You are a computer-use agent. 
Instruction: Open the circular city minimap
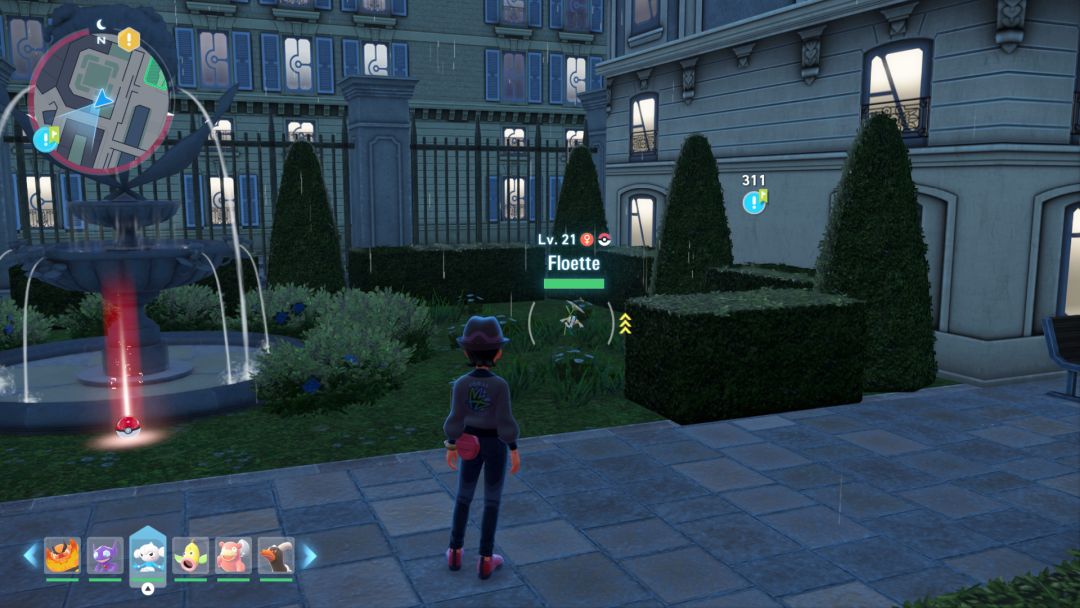pos(100,100)
